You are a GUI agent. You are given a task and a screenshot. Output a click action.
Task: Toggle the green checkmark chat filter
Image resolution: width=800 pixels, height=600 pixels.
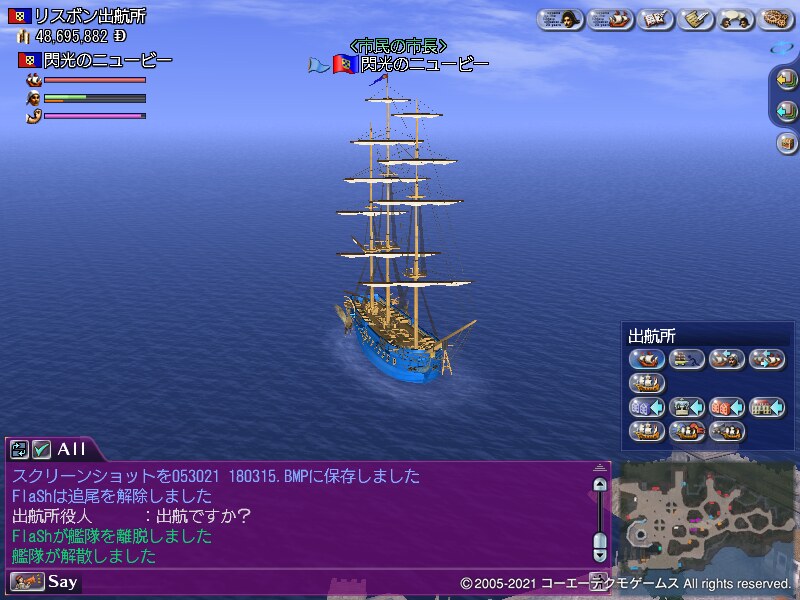(x=41, y=449)
